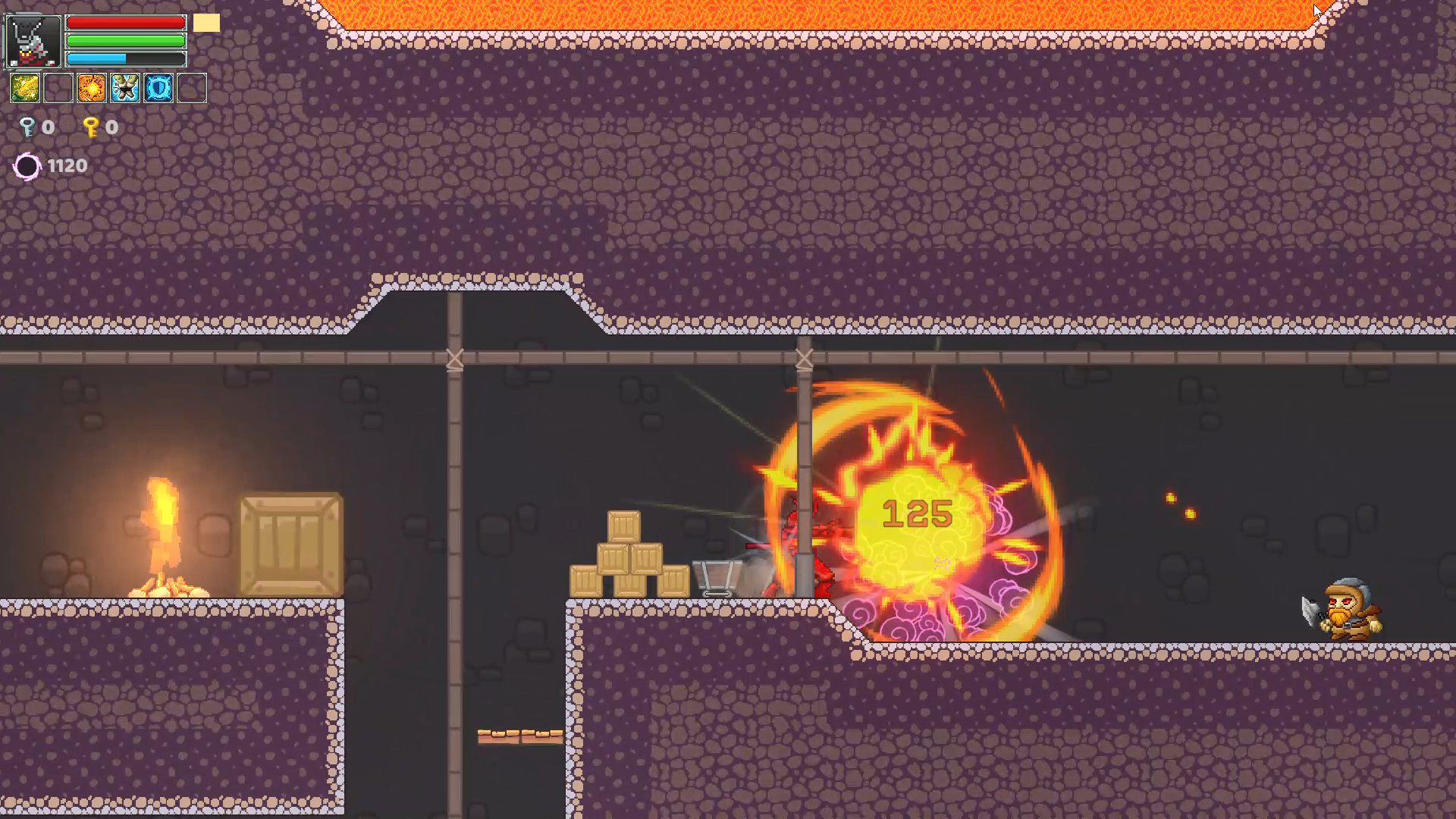Click the red health bar

(x=125, y=23)
